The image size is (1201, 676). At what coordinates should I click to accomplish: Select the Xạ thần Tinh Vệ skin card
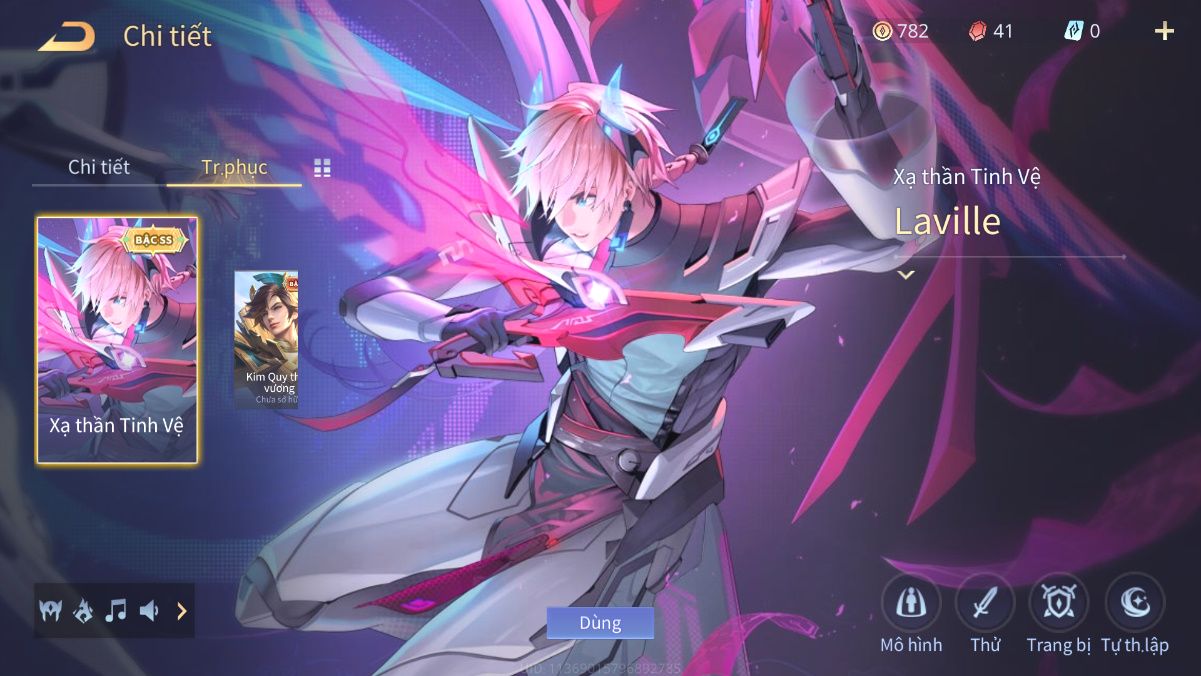(x=117, y=340)
